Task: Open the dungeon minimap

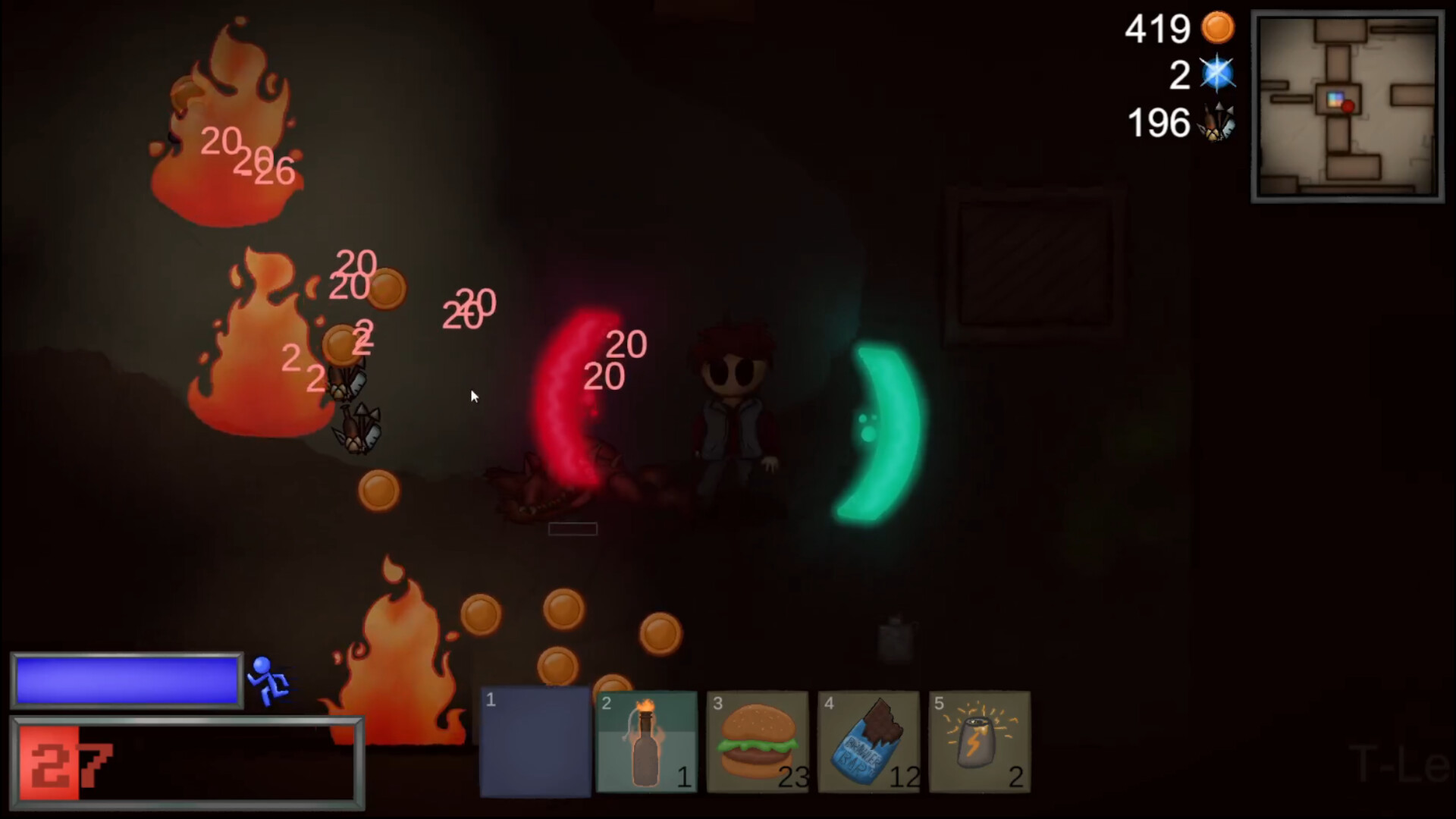Action: (x=1348, y=106)
